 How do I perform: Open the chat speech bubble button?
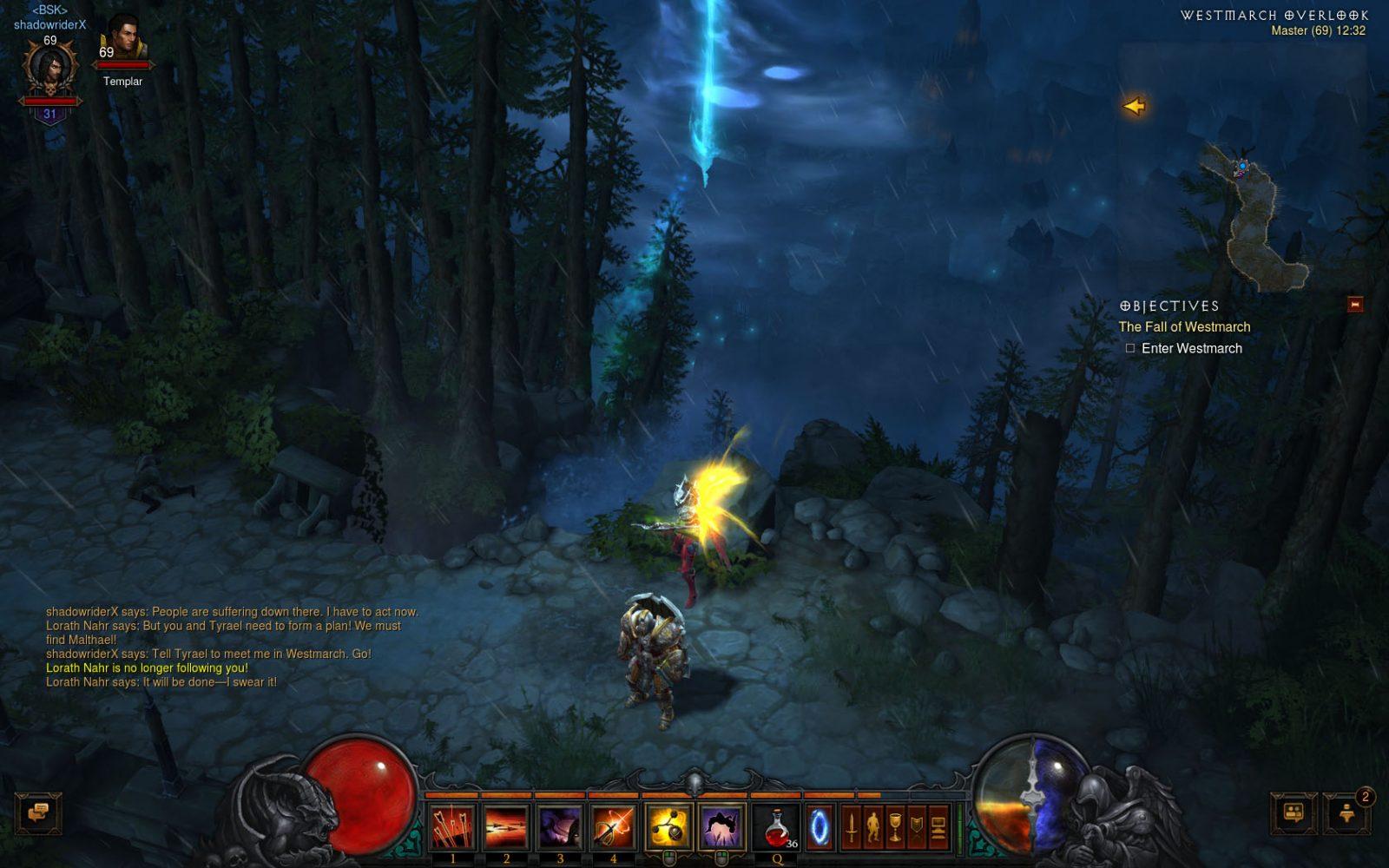[38, 813]
